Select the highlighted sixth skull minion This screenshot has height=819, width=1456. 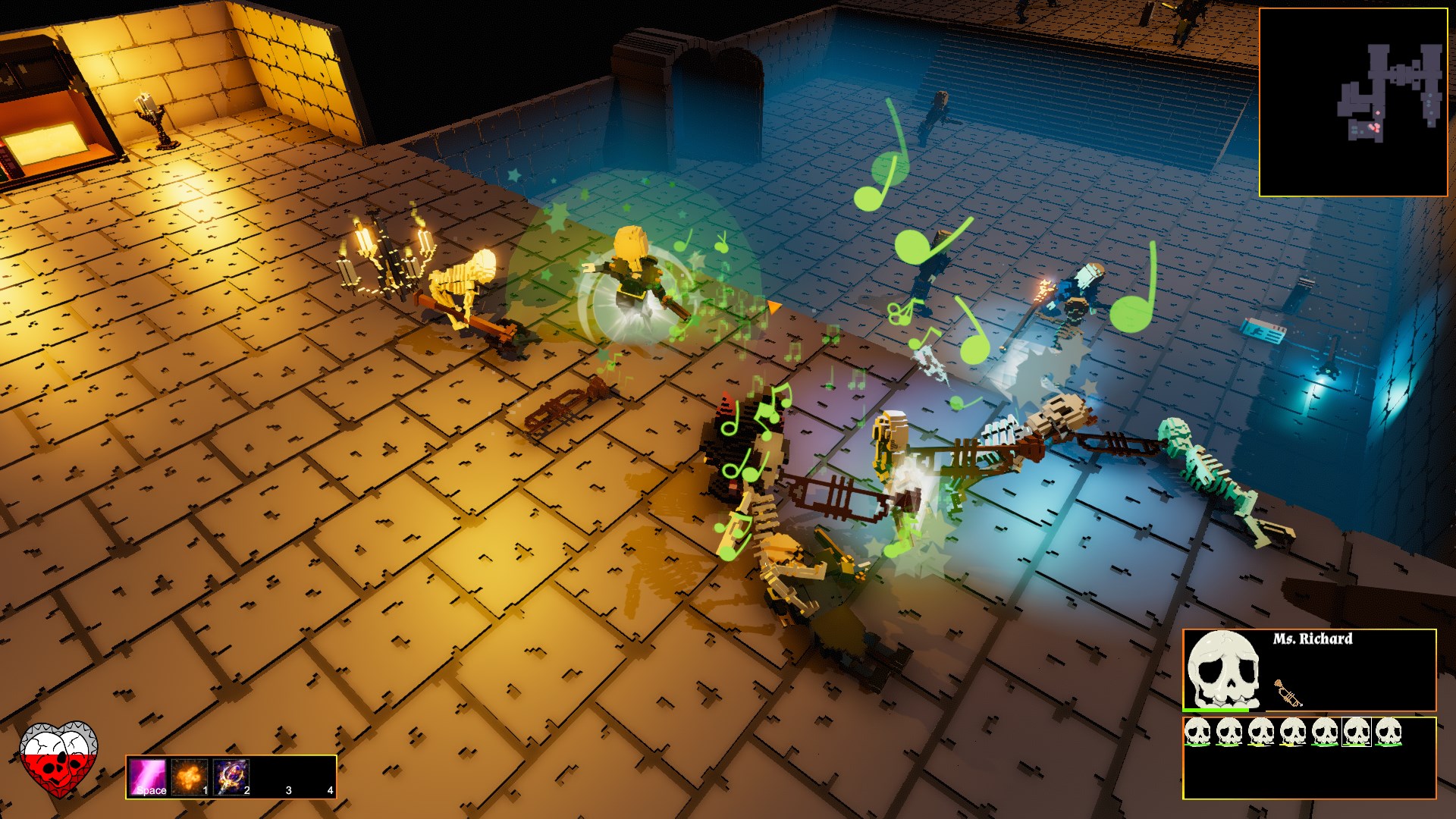click(1357, 730)
